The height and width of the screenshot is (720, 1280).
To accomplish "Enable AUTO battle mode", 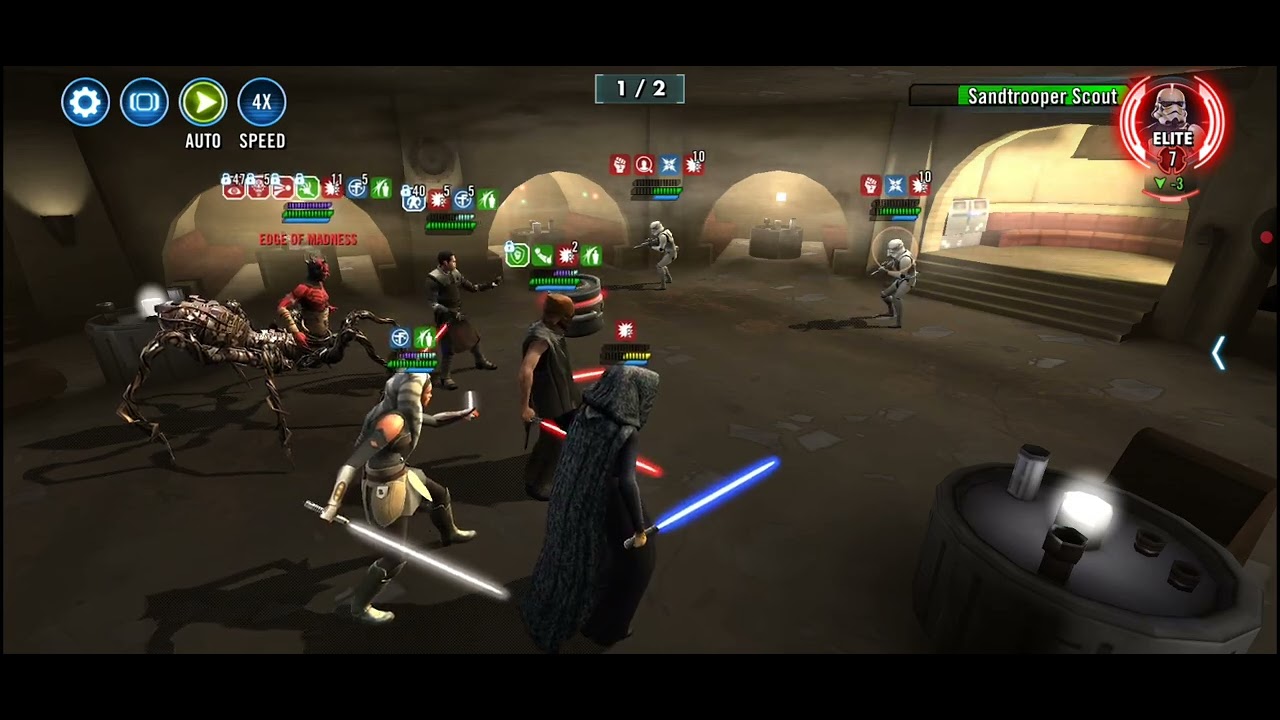I will pos(203,102).
